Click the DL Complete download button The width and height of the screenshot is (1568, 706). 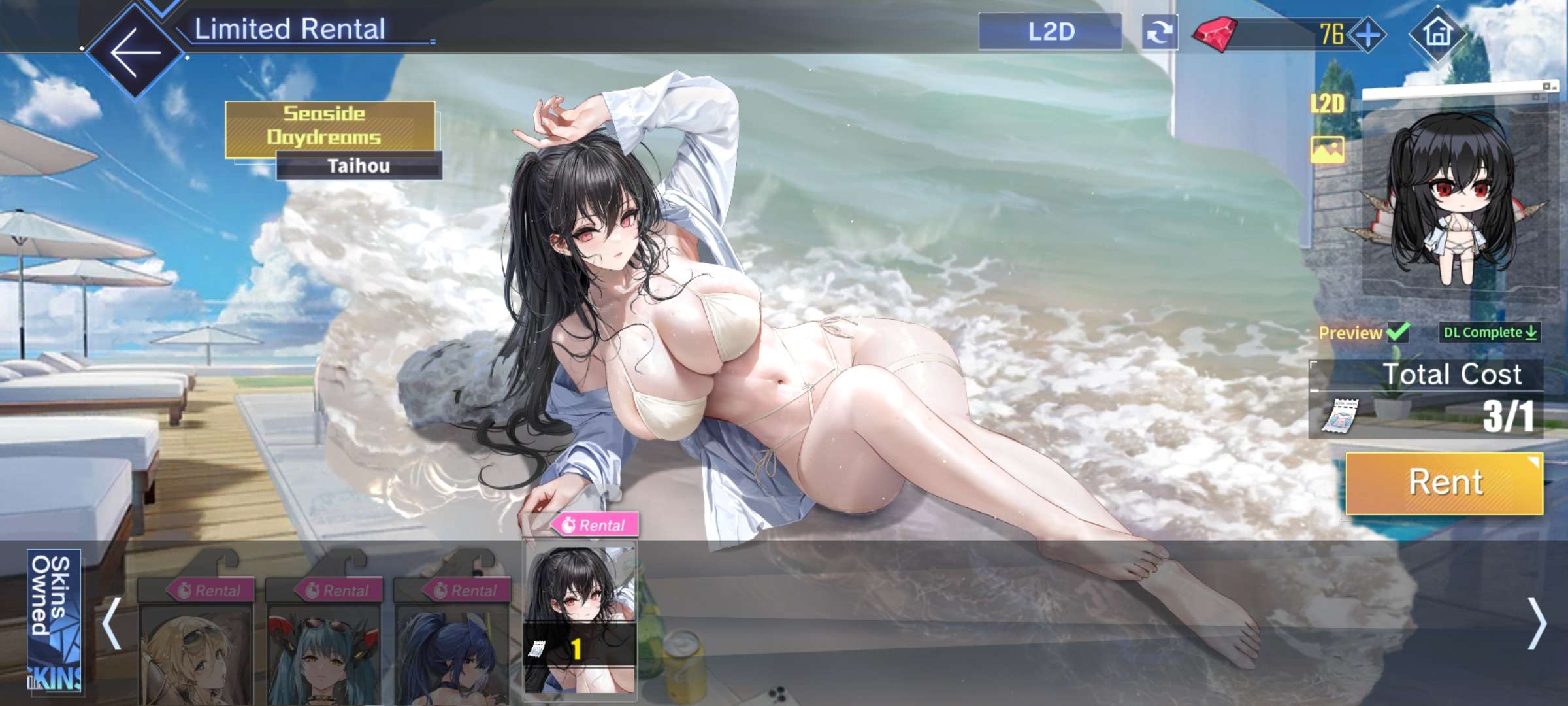pos(1490,333)
